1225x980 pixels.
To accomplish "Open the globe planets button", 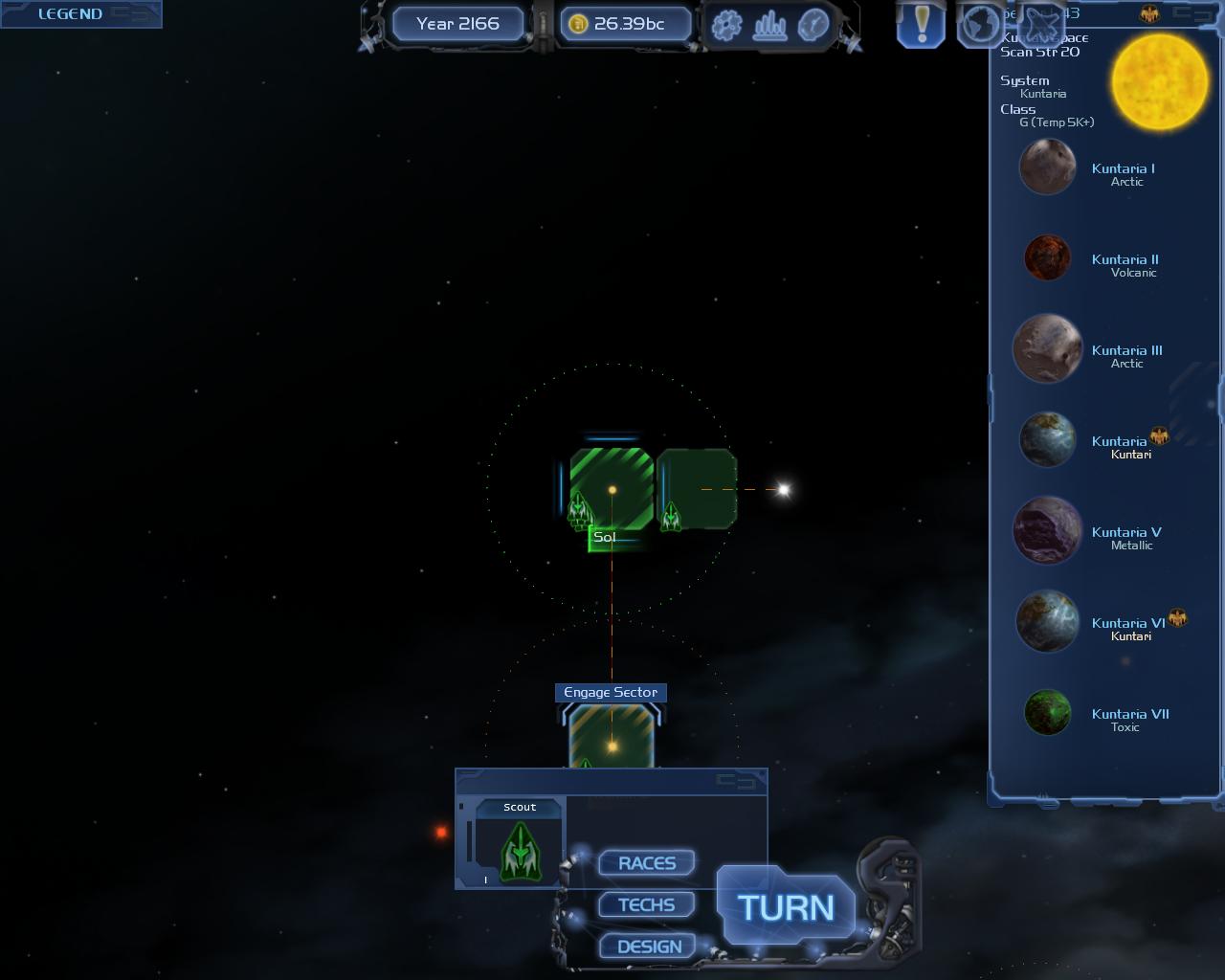I will [979, 24].
